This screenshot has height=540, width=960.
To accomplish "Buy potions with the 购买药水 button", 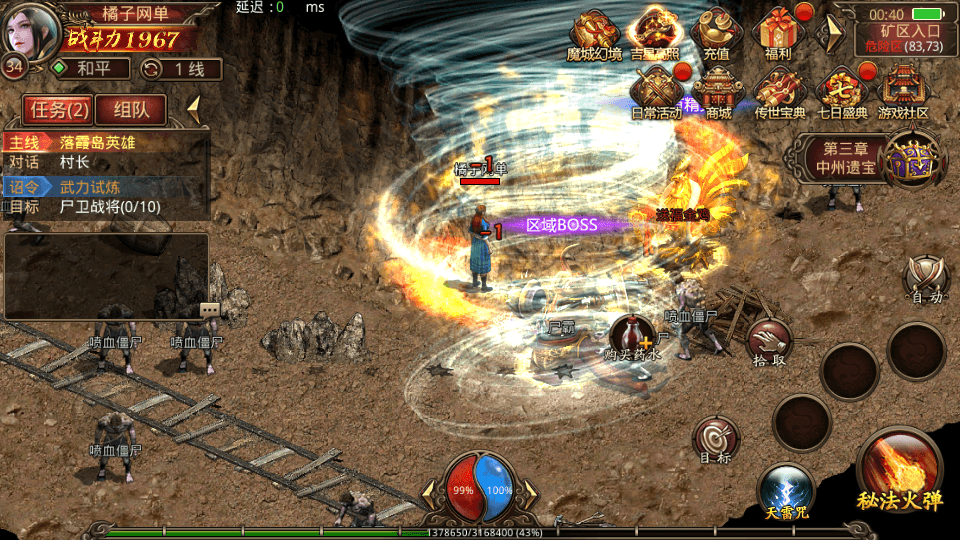I will click(x=633, y=337).
